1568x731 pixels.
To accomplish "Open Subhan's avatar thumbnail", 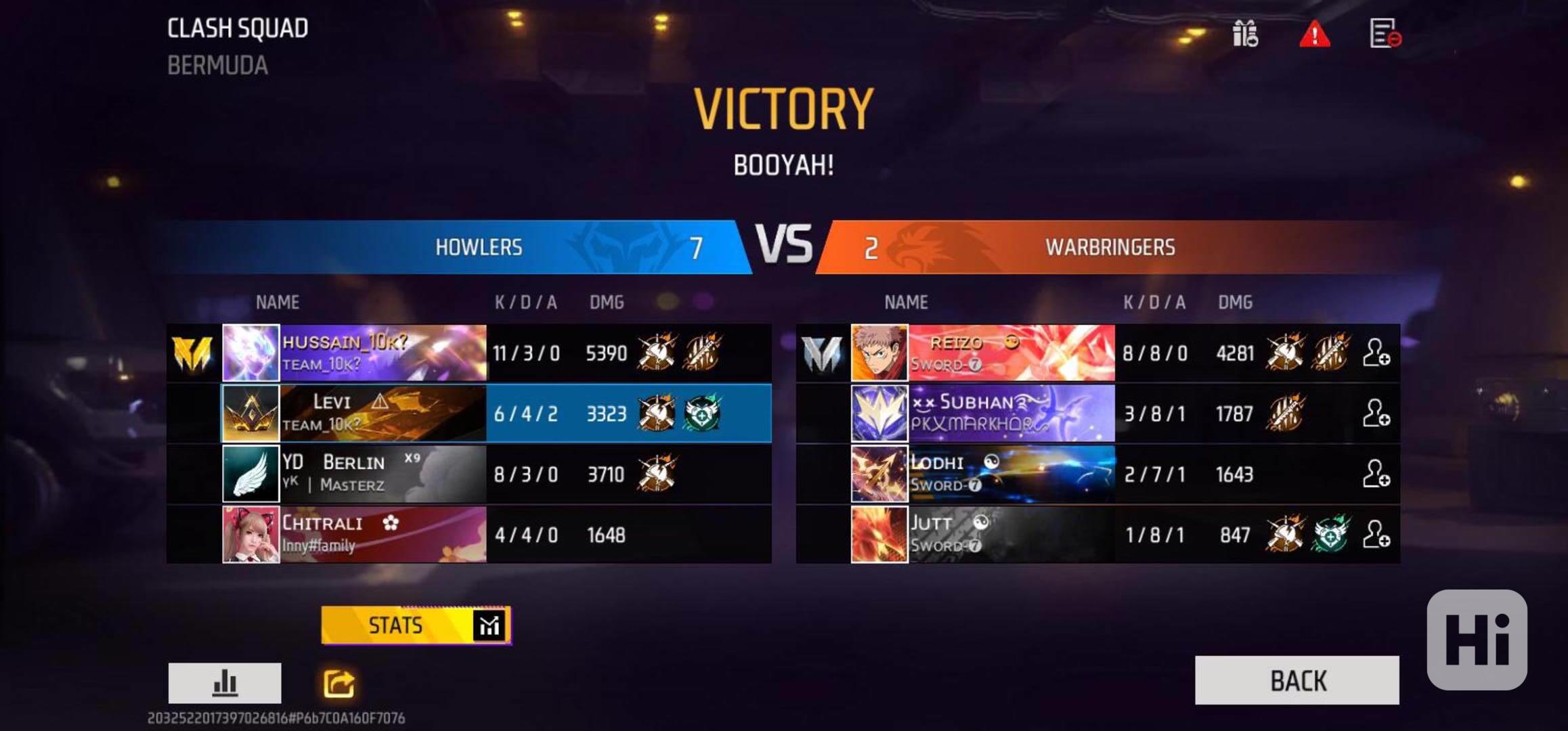I will pyautogui.click(x=879, y=413).
